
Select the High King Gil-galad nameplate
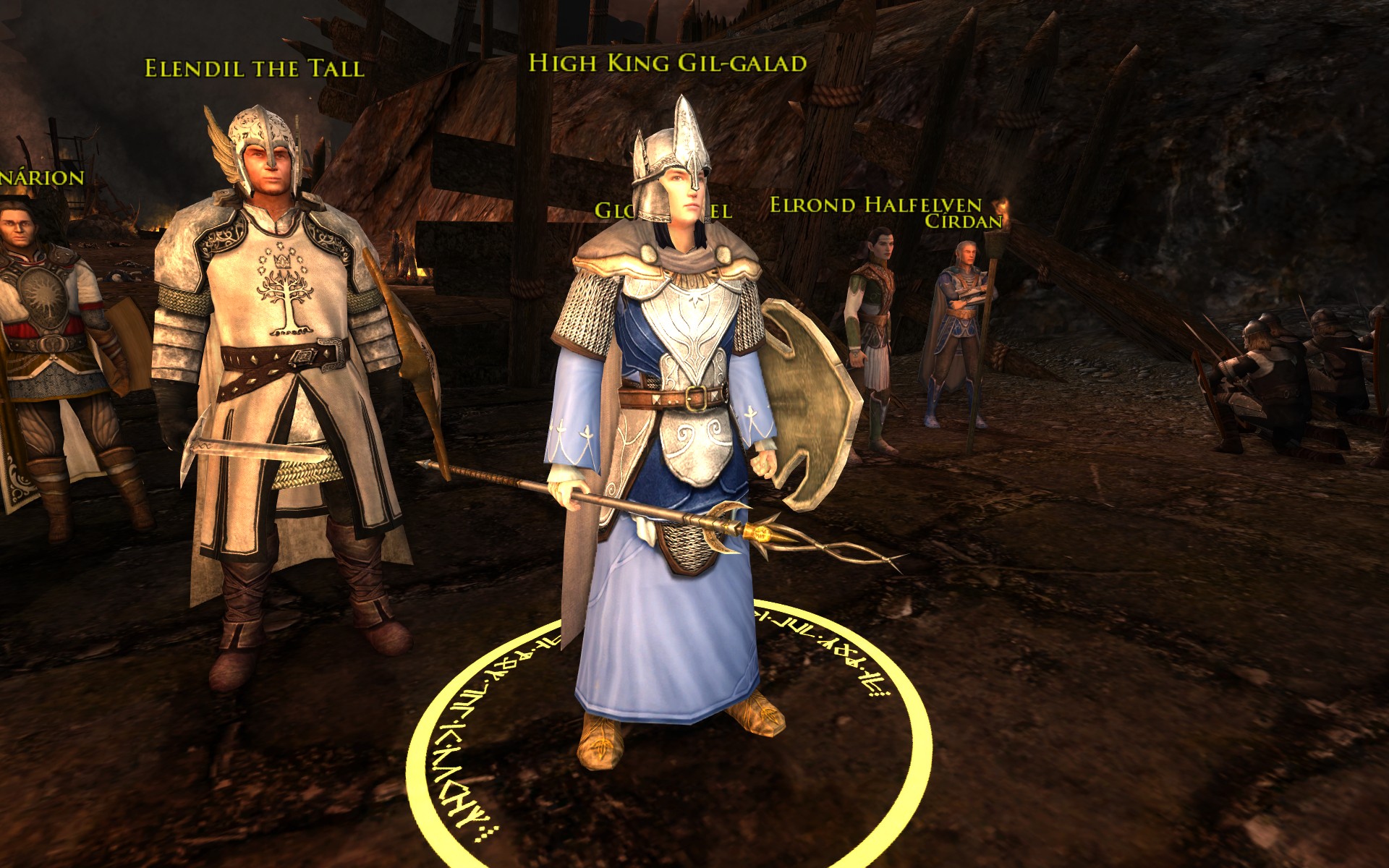tap(667, 64)
